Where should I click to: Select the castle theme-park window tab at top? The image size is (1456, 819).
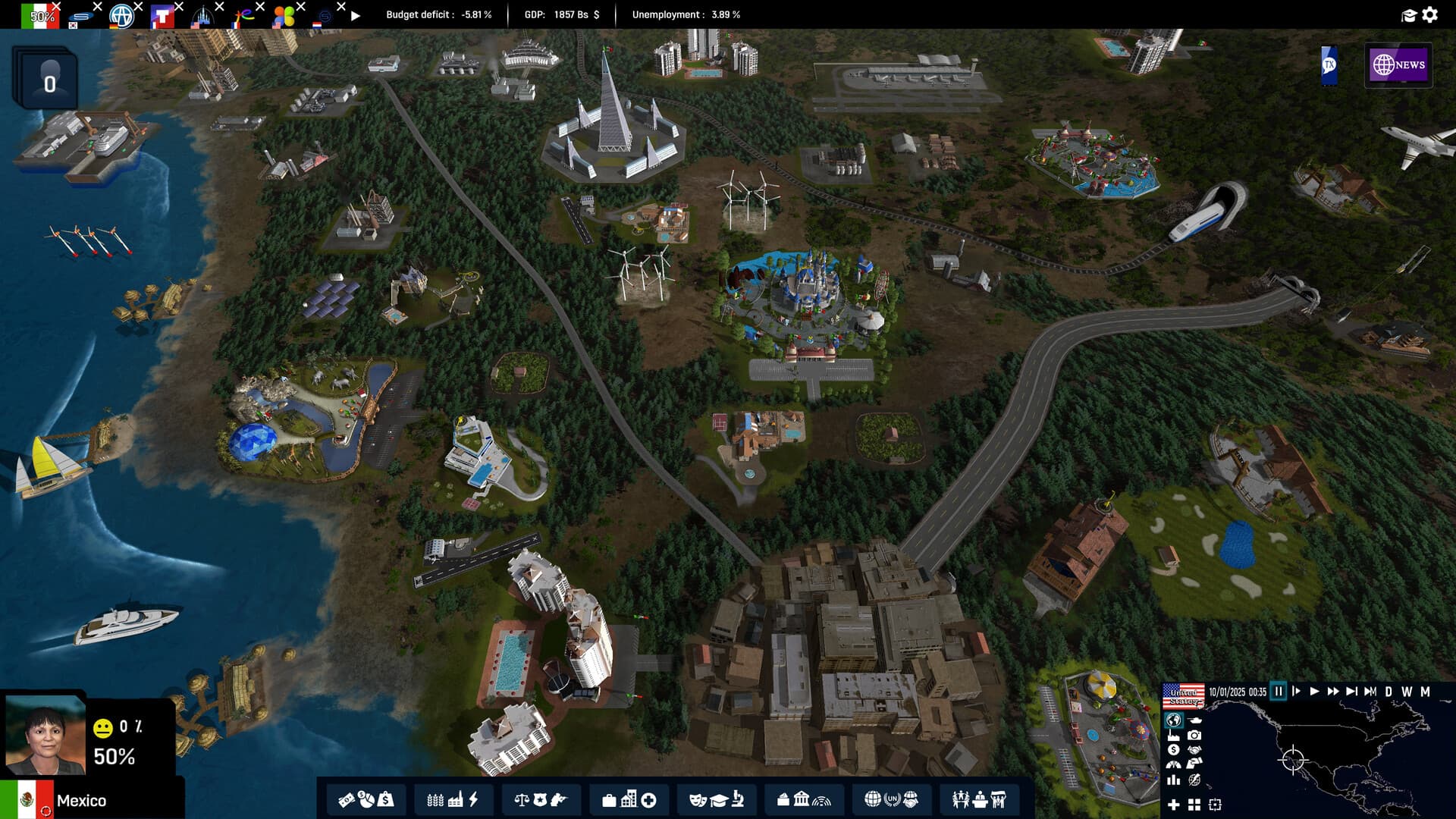coord(202,14)
